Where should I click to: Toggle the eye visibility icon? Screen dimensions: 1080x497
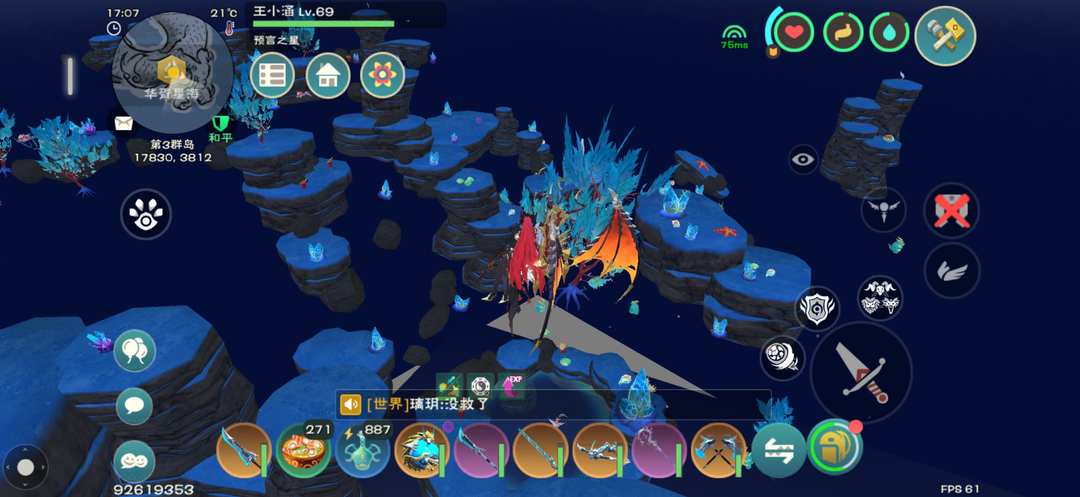coord(803,158)
